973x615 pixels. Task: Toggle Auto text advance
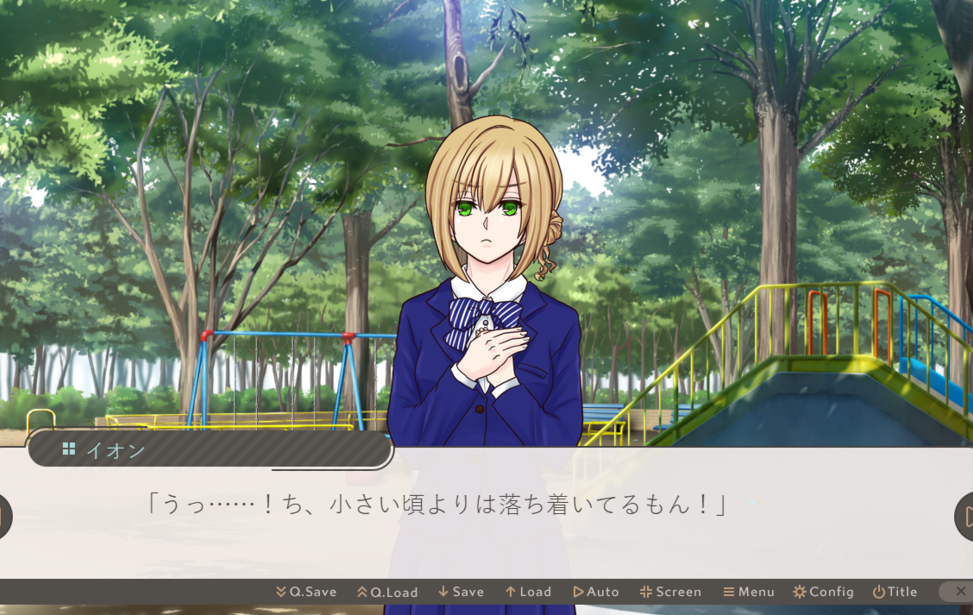pos(596,592)
